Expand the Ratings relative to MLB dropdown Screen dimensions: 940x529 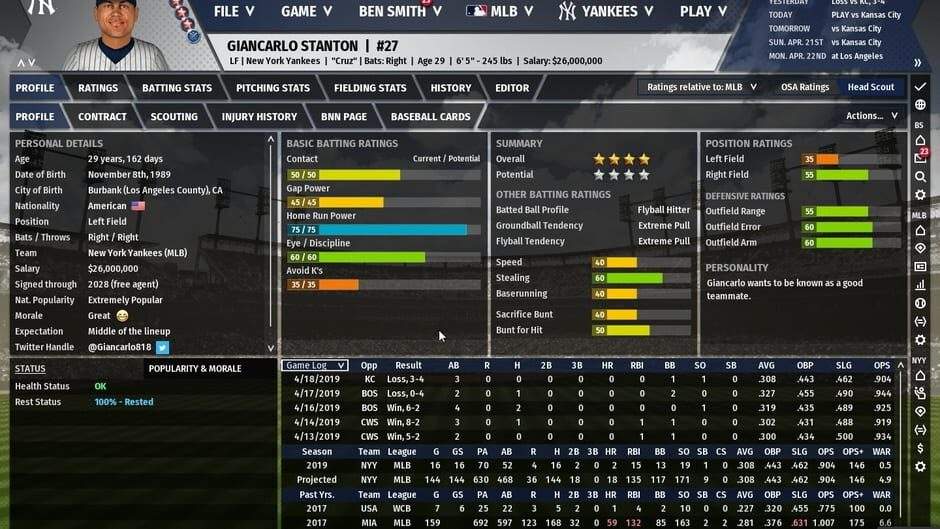coord(702,87)
